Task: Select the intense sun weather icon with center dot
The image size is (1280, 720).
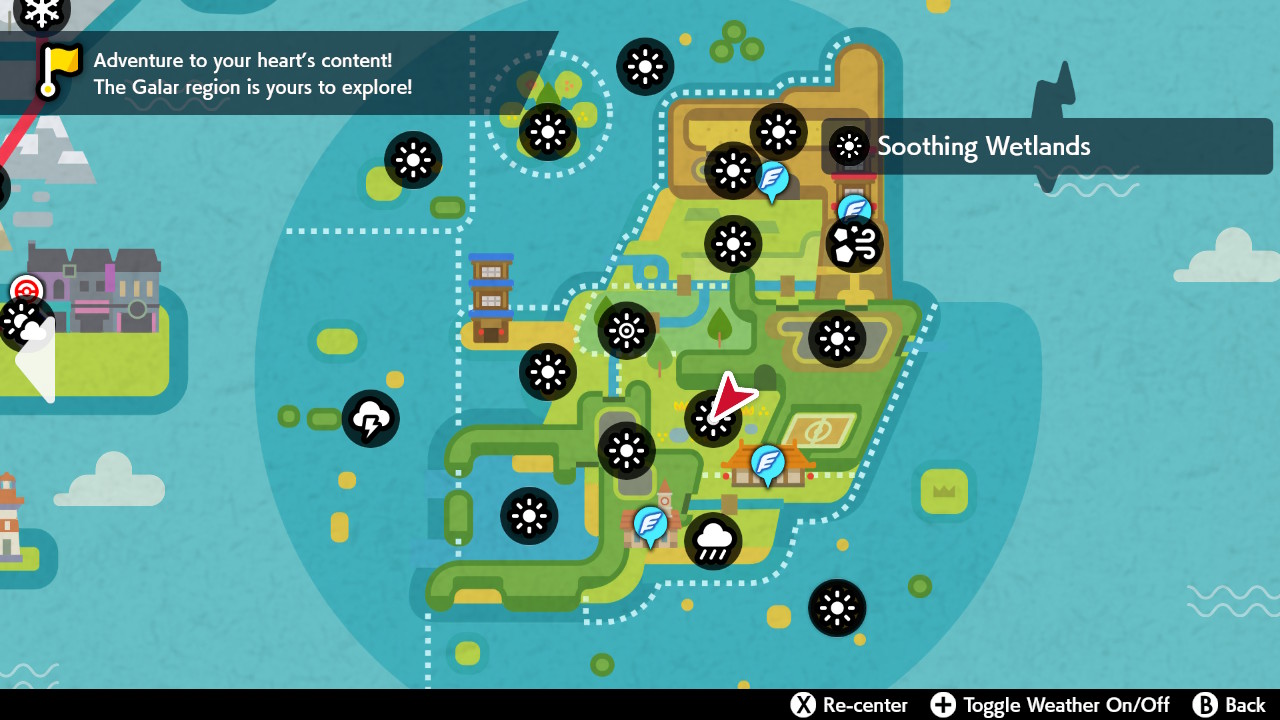Action: point(625,330)
